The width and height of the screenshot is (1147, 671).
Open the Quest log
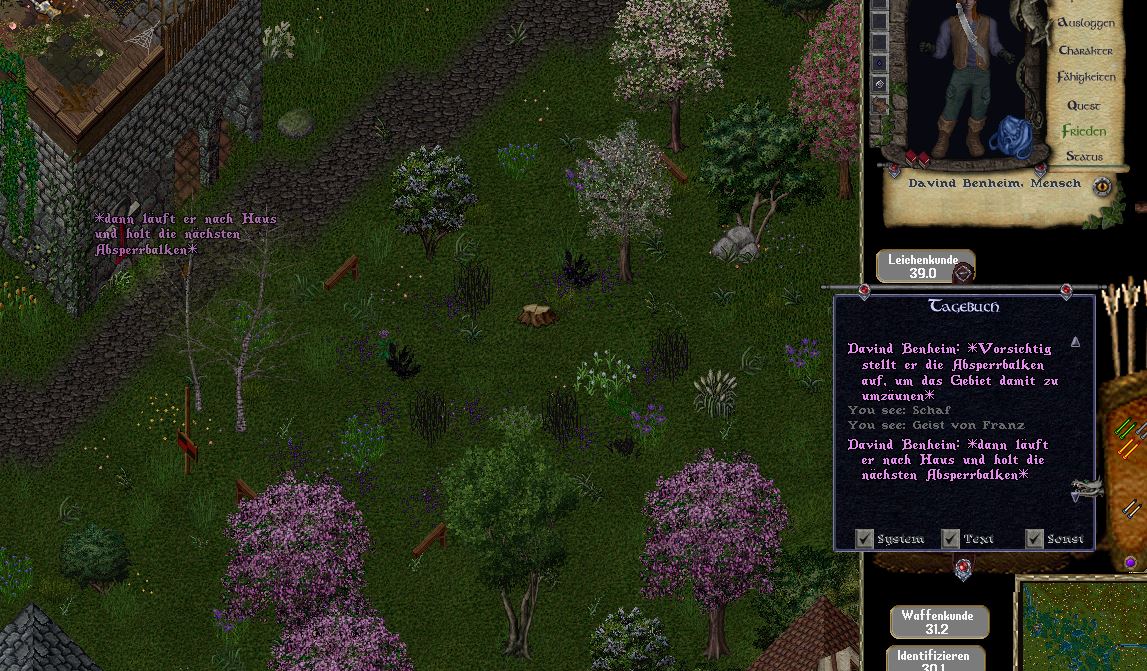point(1083,105)
